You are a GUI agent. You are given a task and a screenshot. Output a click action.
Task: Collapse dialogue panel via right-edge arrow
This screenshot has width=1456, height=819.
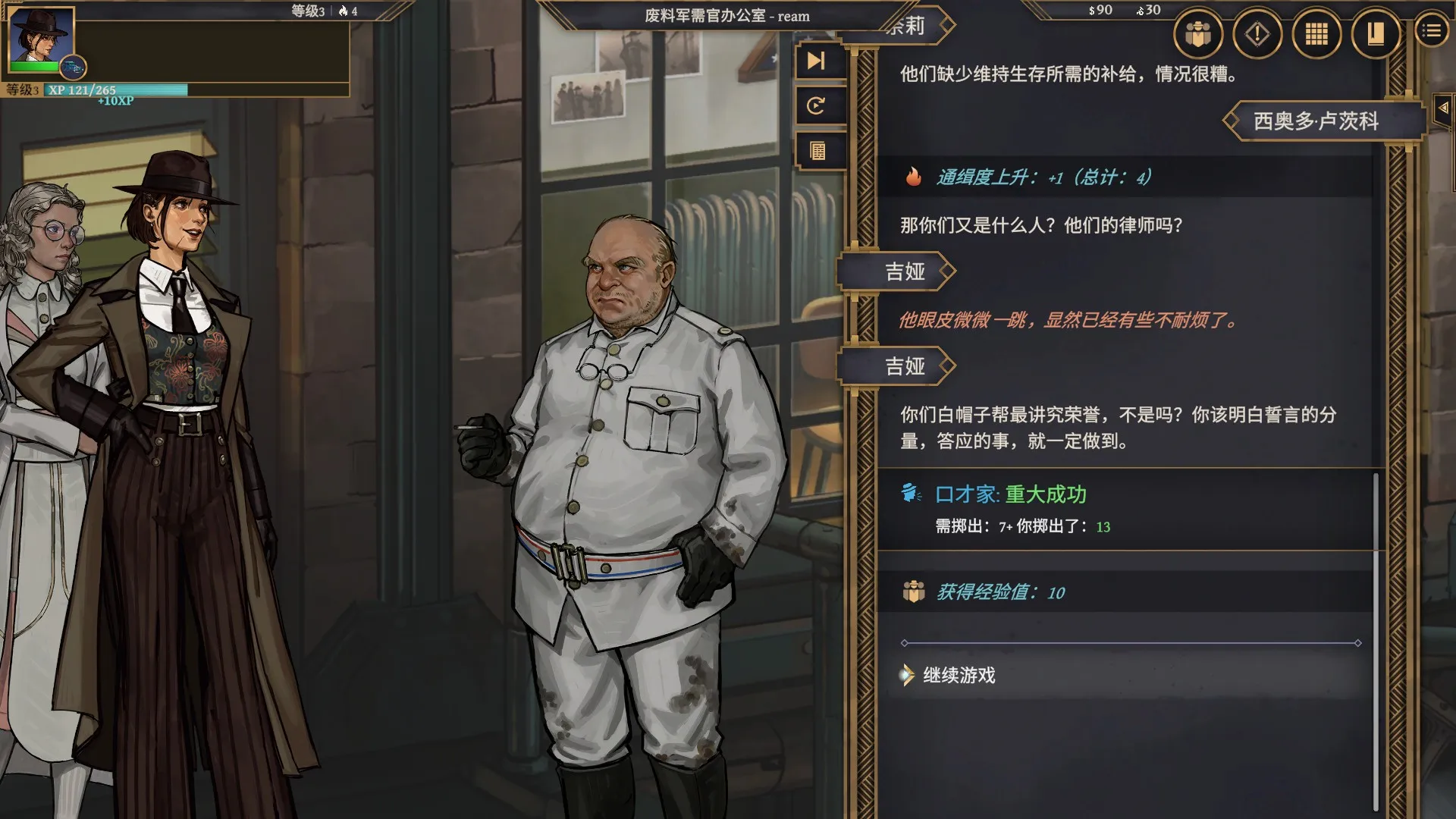point(1442,106)
